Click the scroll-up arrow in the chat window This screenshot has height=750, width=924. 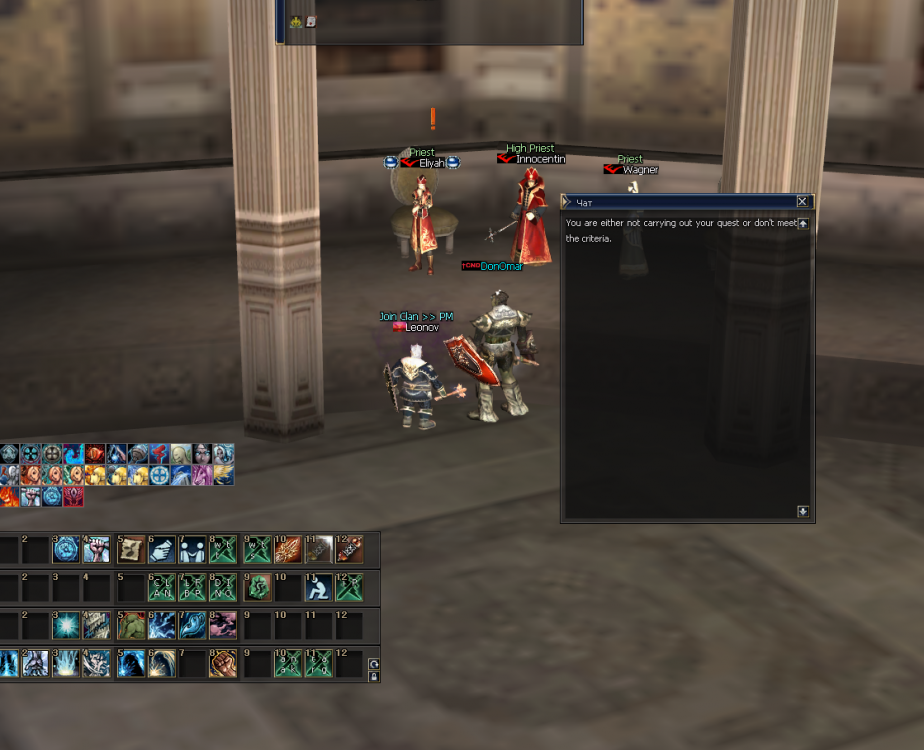tap(802, 224)
